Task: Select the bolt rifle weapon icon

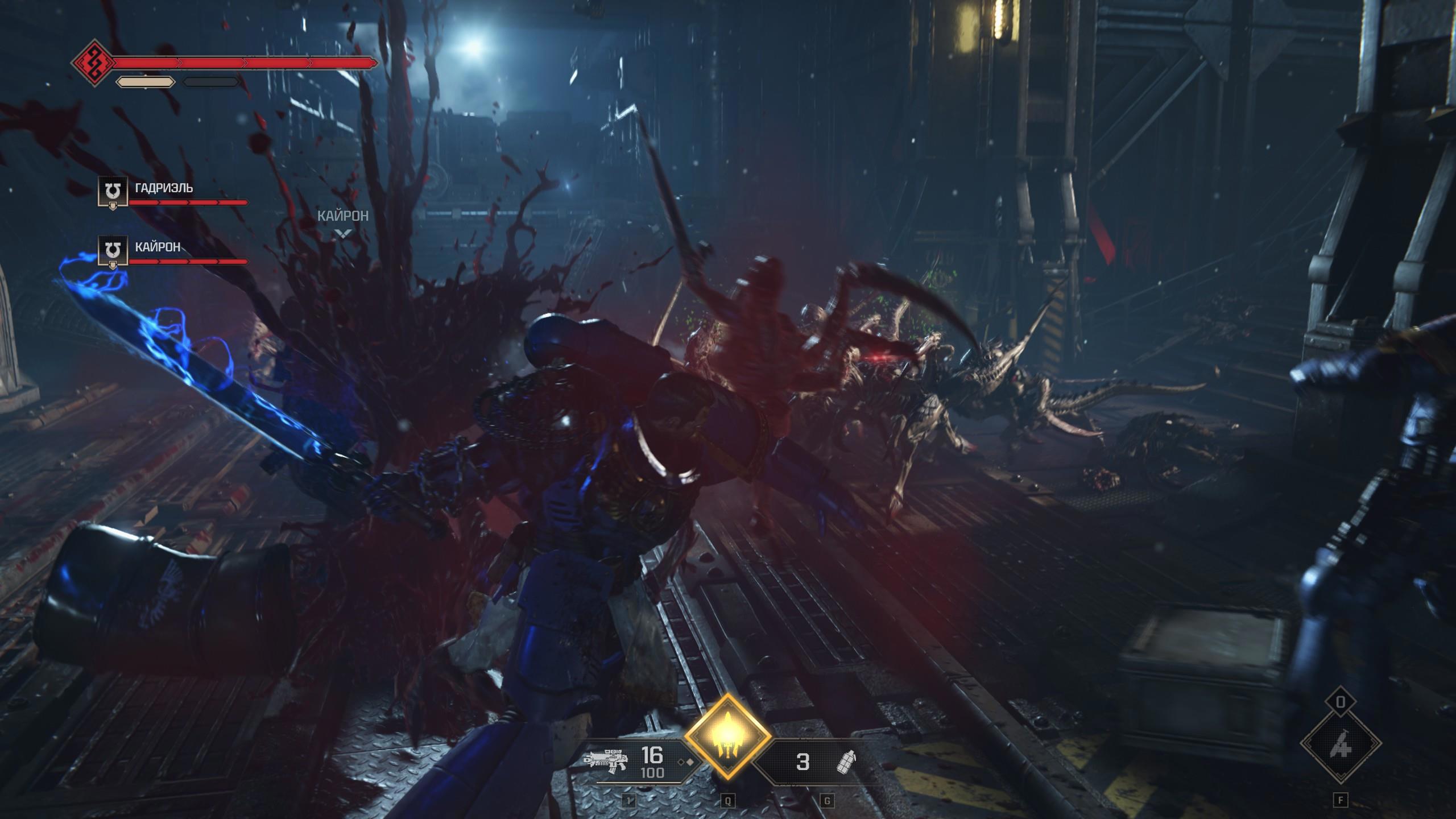Action: (606, 760)
